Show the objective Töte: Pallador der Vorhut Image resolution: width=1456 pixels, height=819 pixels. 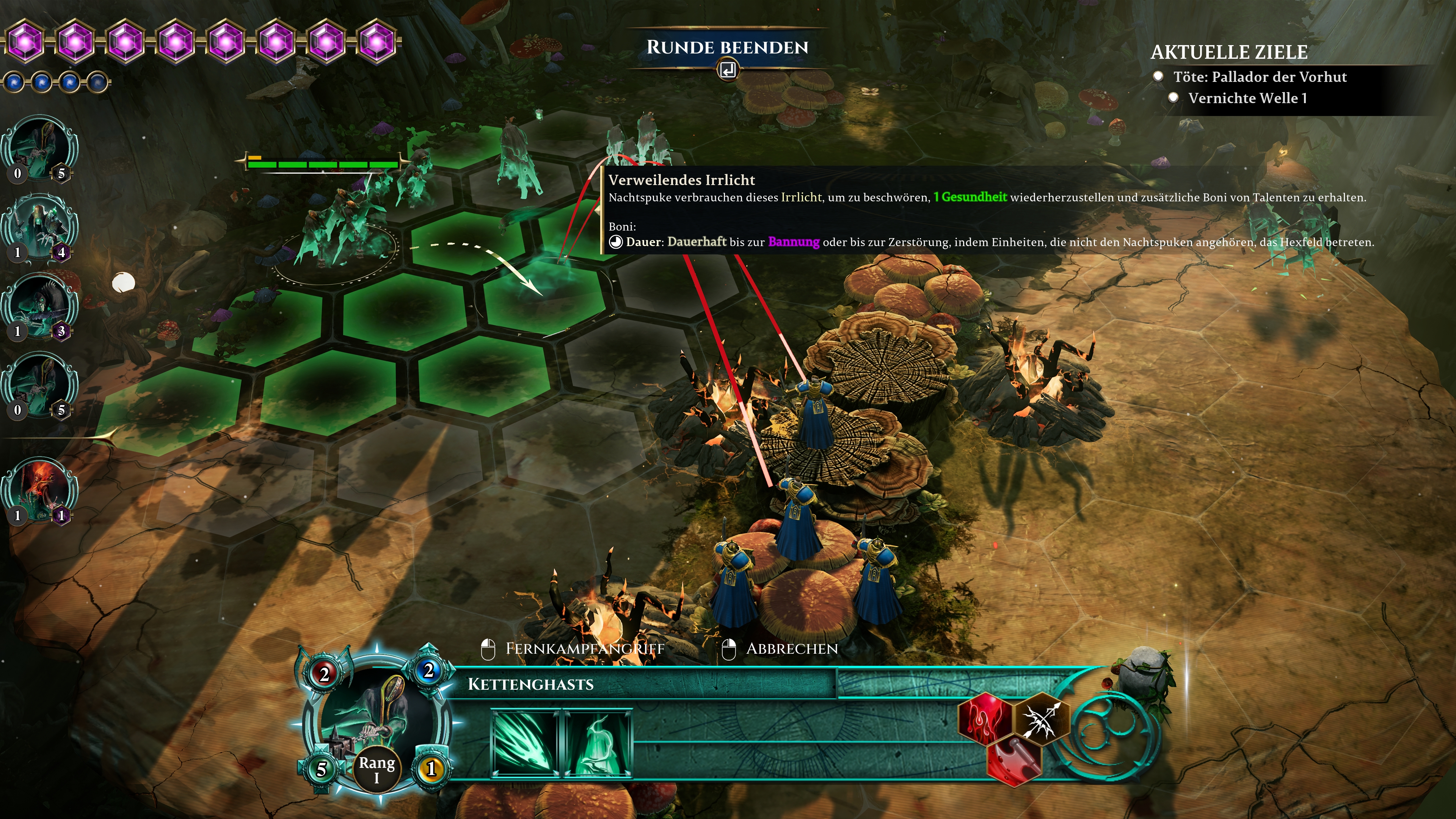click(x=1259, y=77)
